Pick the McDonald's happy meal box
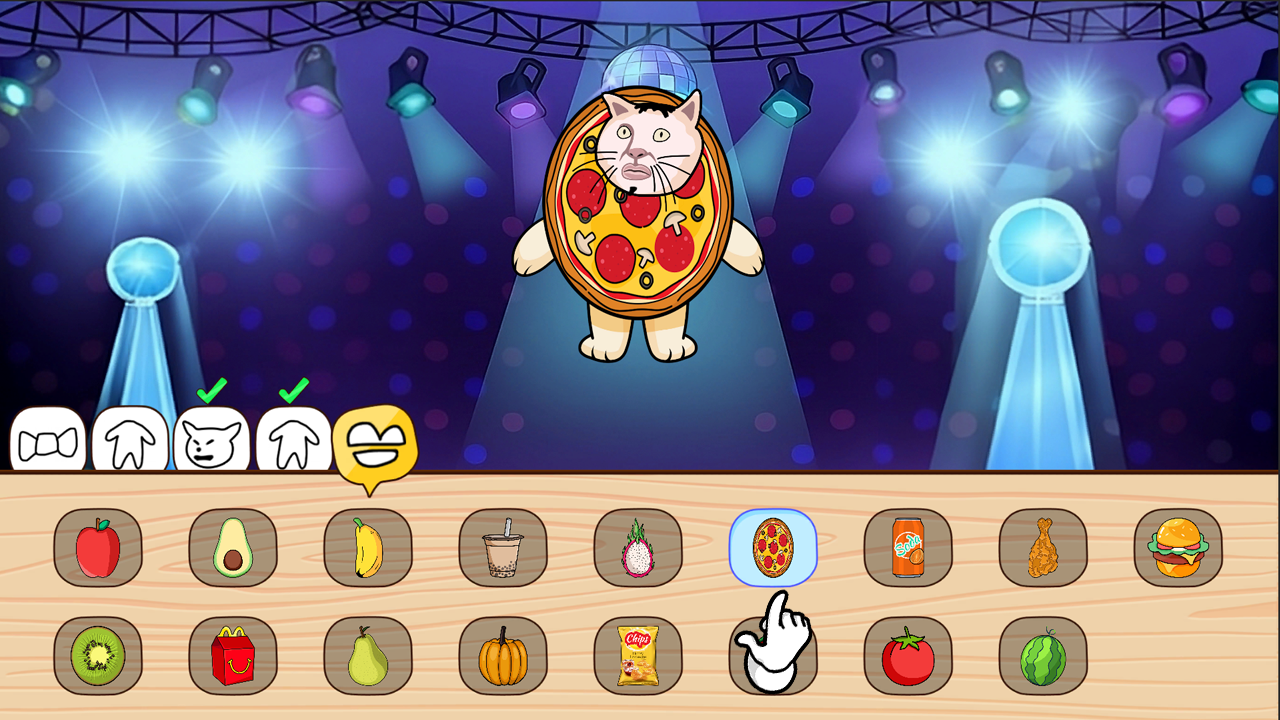Screen dimensions: 1280x720 point(233,656)
